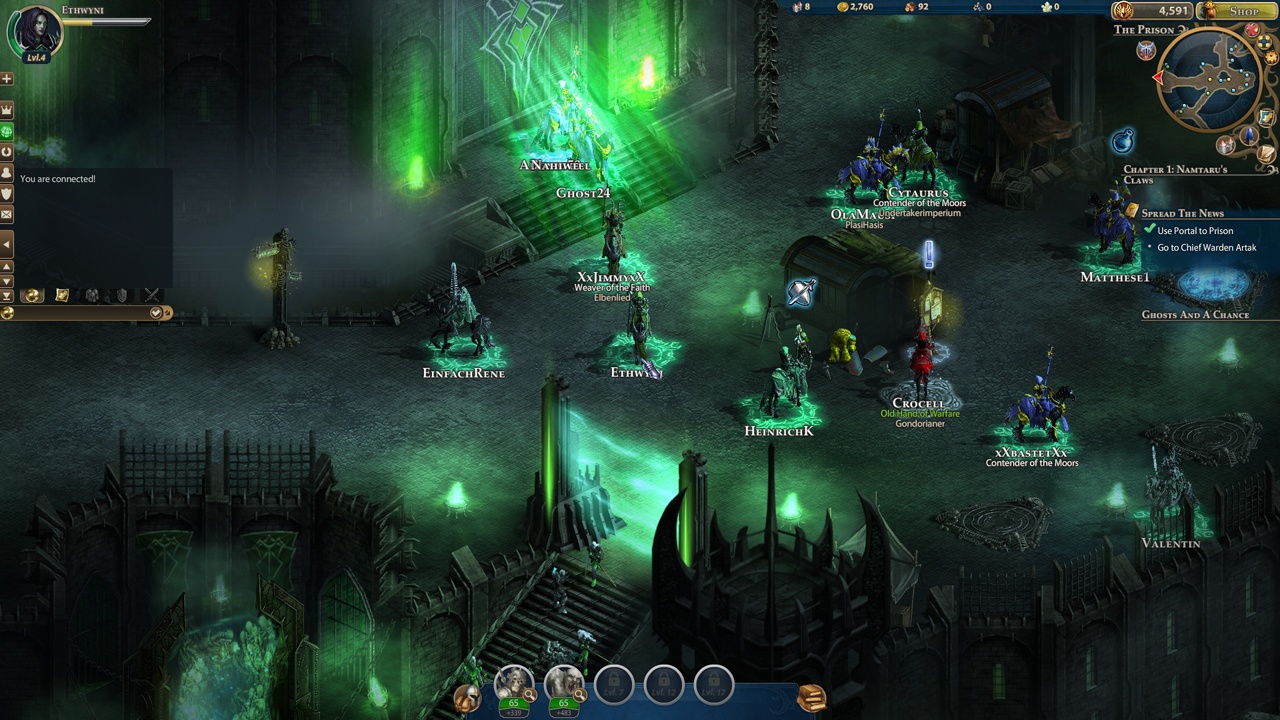
Task: Select the green globe chat channel icon
Action: point(7,131)
